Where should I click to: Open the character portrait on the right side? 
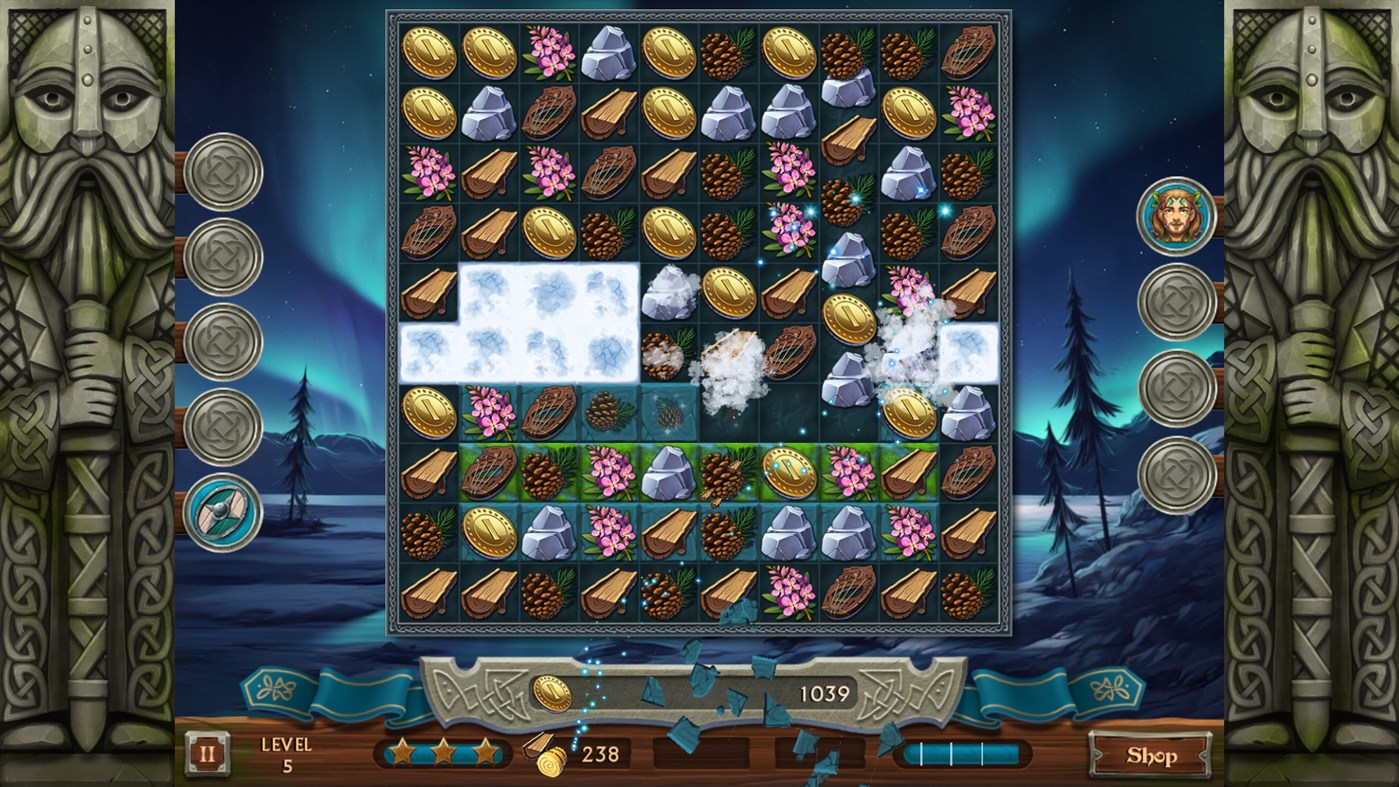tap(1177, 219)
